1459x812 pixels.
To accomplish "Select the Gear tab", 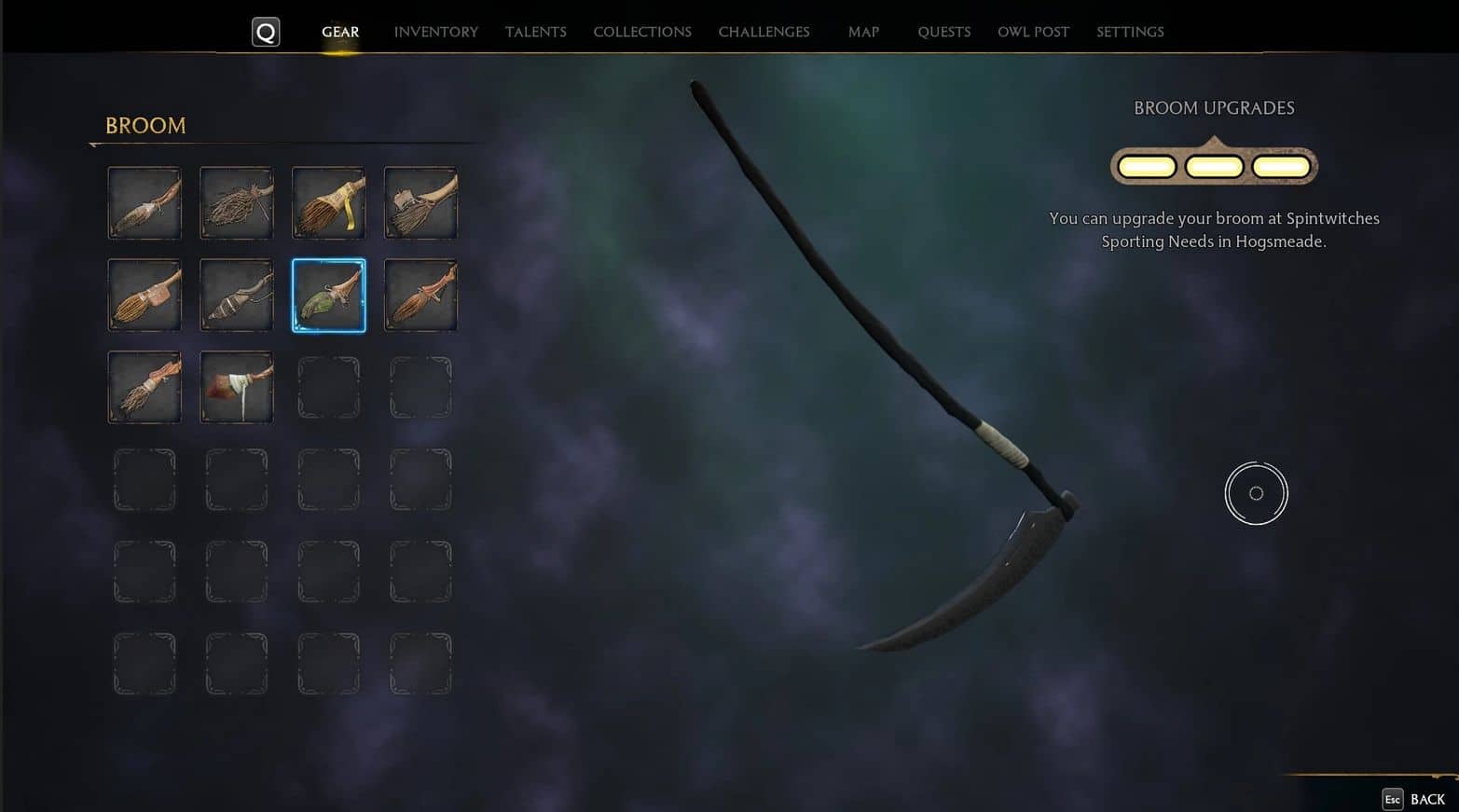I will (340, 32).
